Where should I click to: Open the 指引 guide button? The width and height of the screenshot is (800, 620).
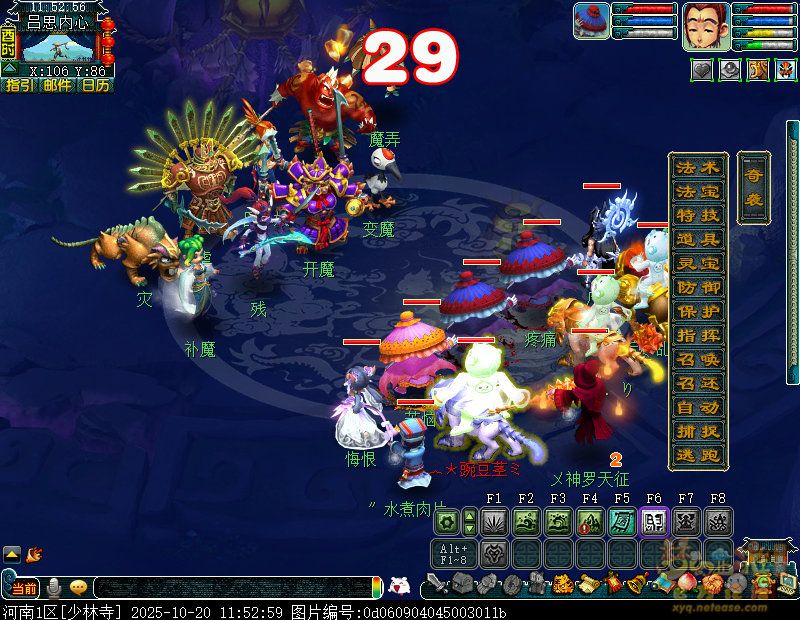[x=18, y=86]
